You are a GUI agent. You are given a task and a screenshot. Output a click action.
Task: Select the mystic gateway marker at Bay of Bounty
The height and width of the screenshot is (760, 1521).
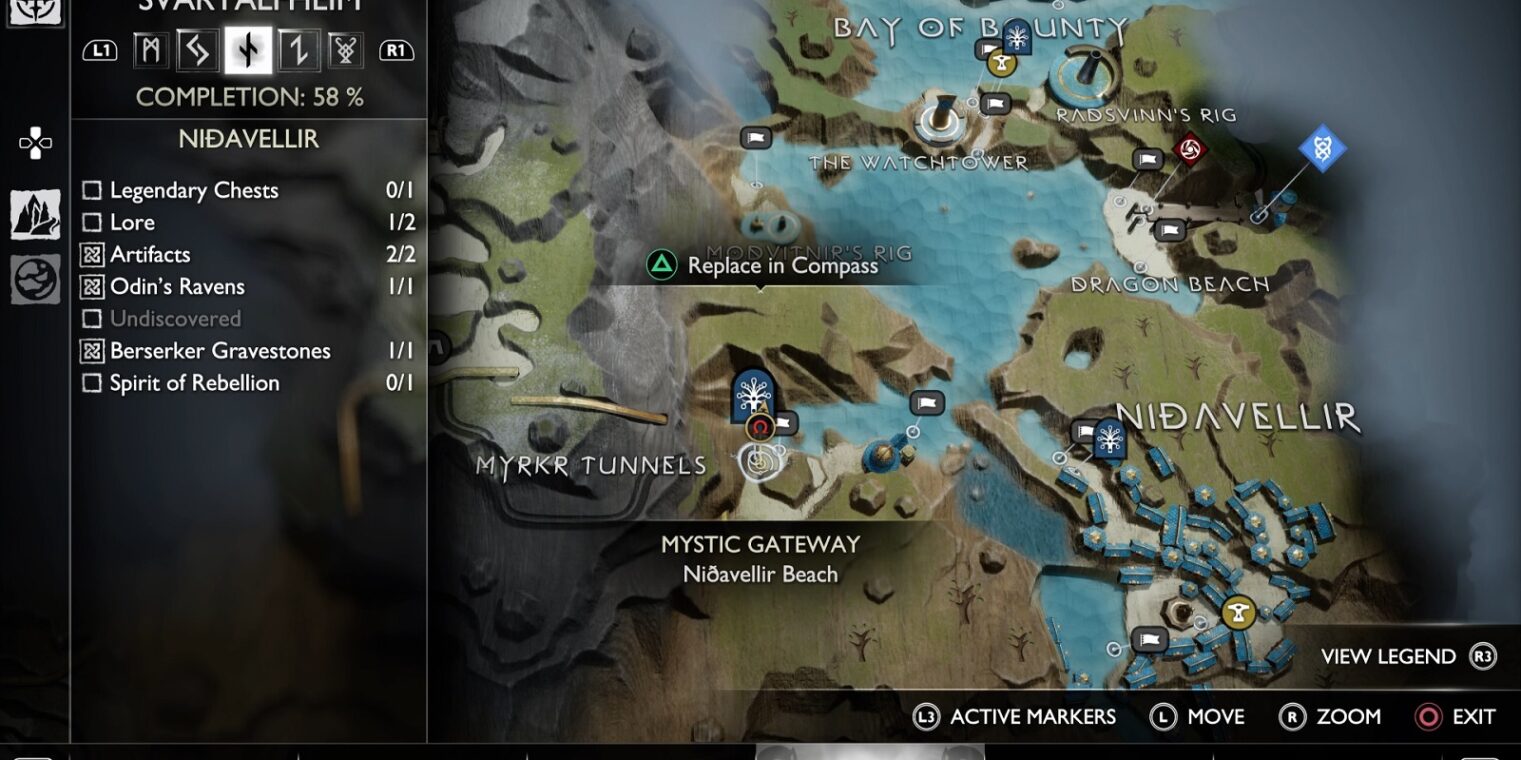[1017, 37]
